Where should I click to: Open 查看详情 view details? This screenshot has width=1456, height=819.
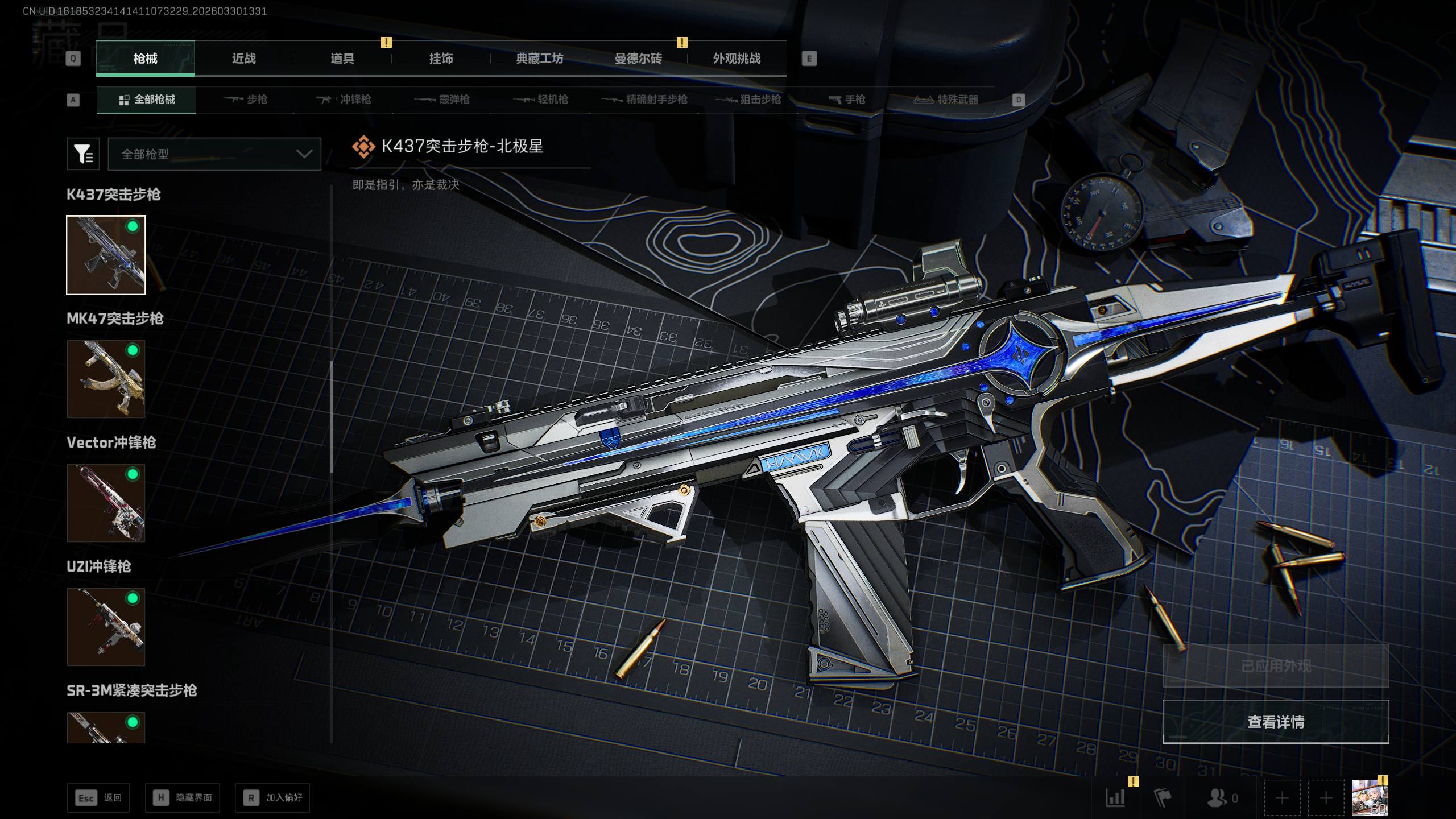1276,722
